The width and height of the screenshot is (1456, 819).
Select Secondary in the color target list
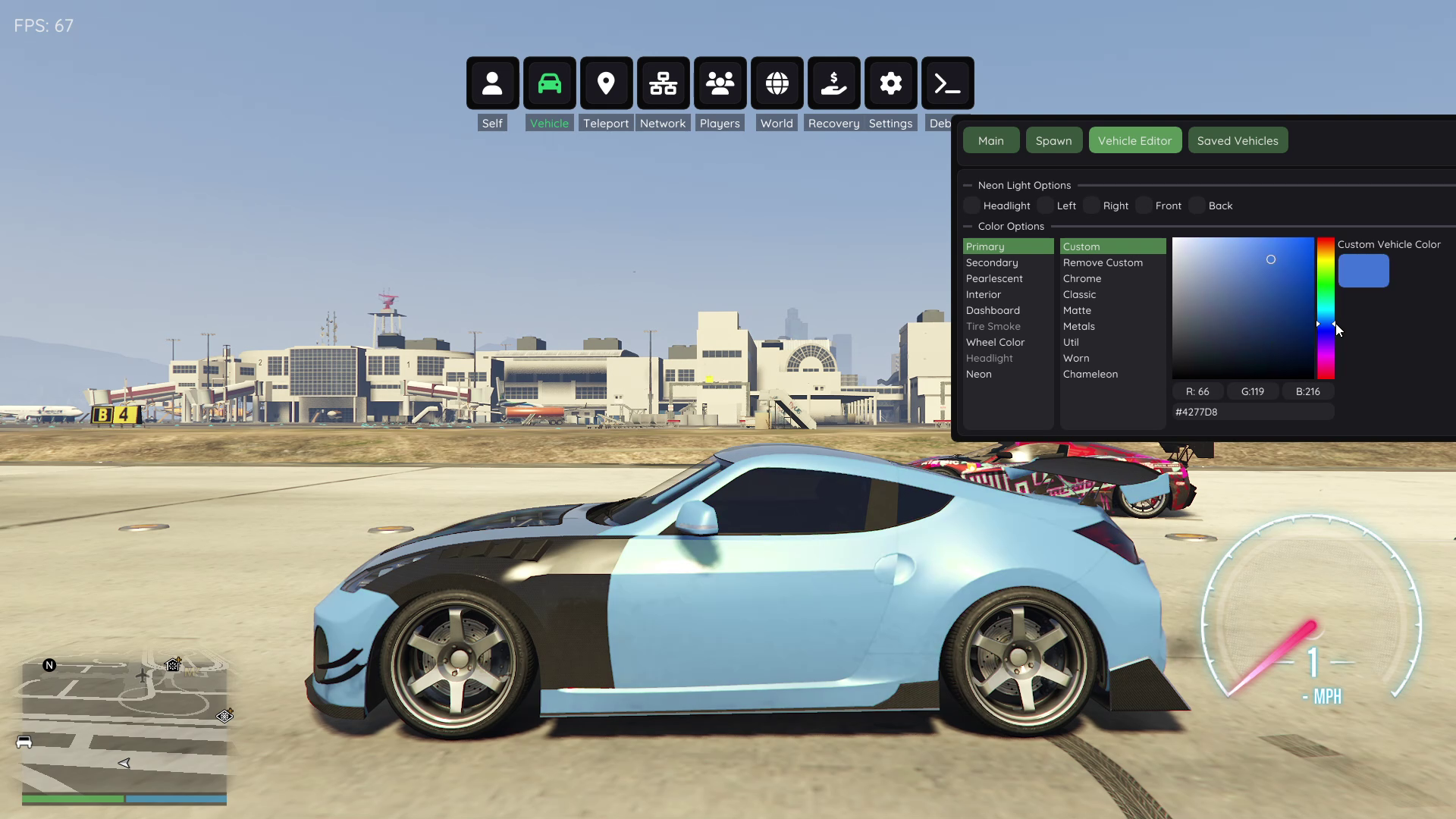992,262
